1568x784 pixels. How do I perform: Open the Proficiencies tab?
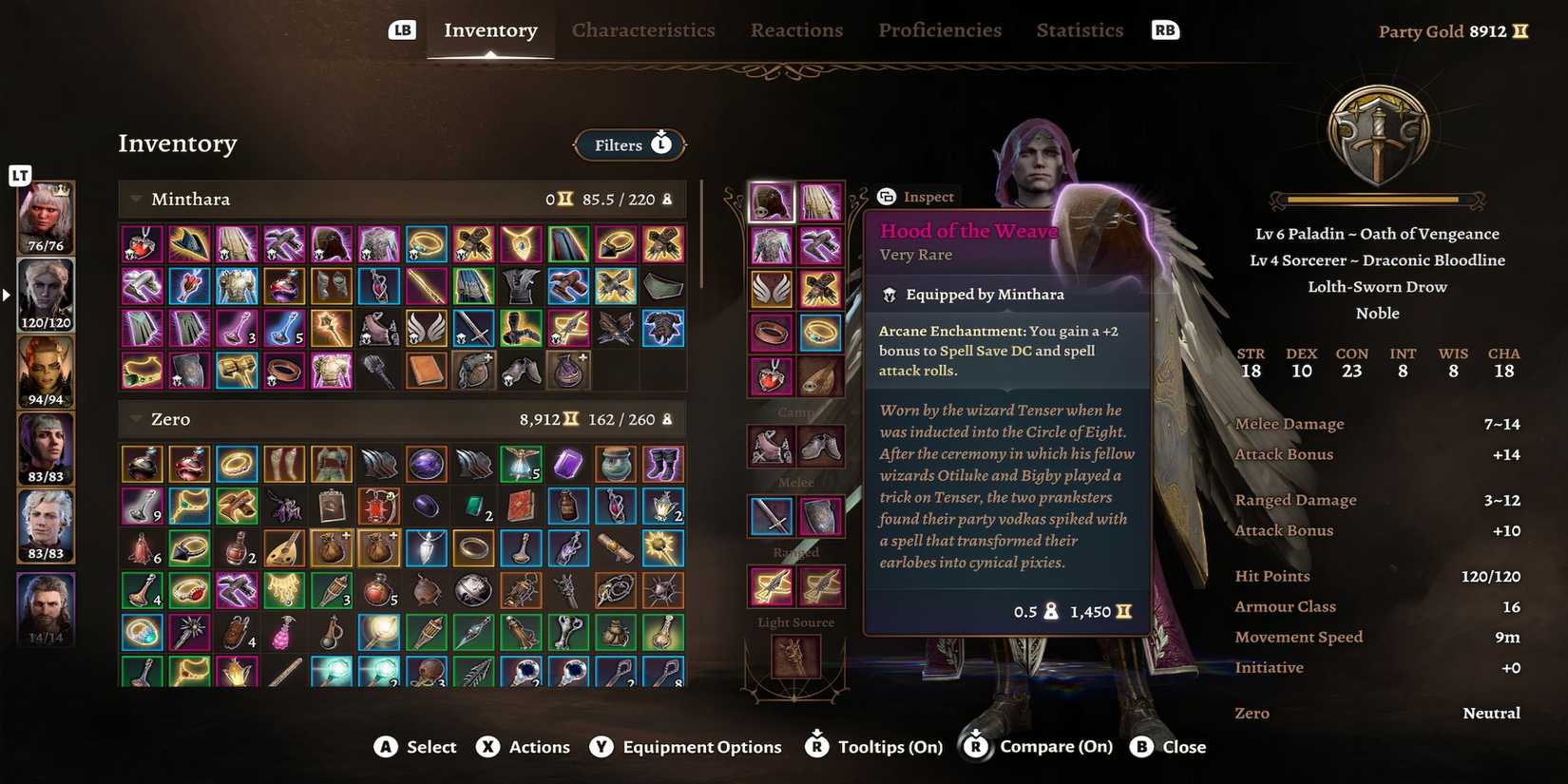(939, 29)
